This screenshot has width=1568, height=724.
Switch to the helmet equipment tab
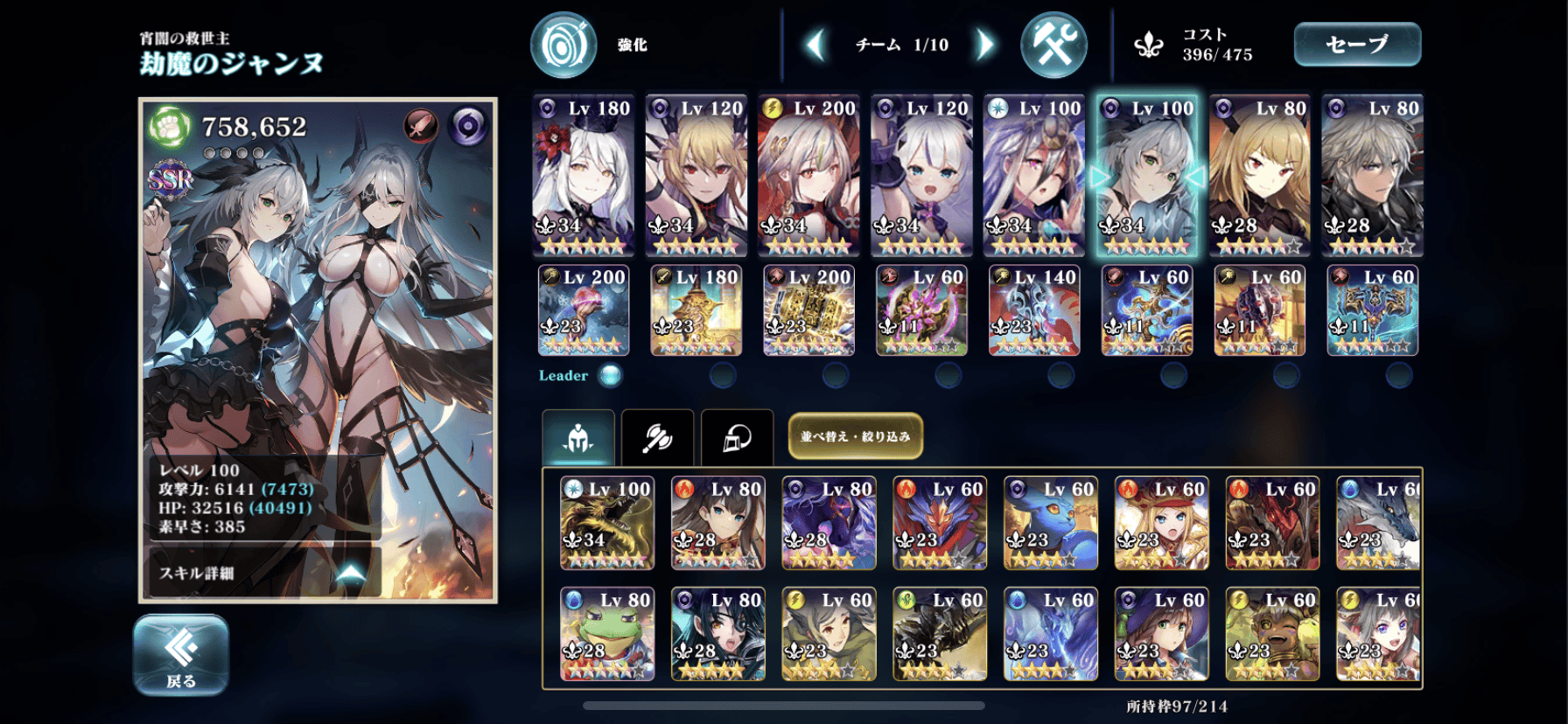(737, 436)
